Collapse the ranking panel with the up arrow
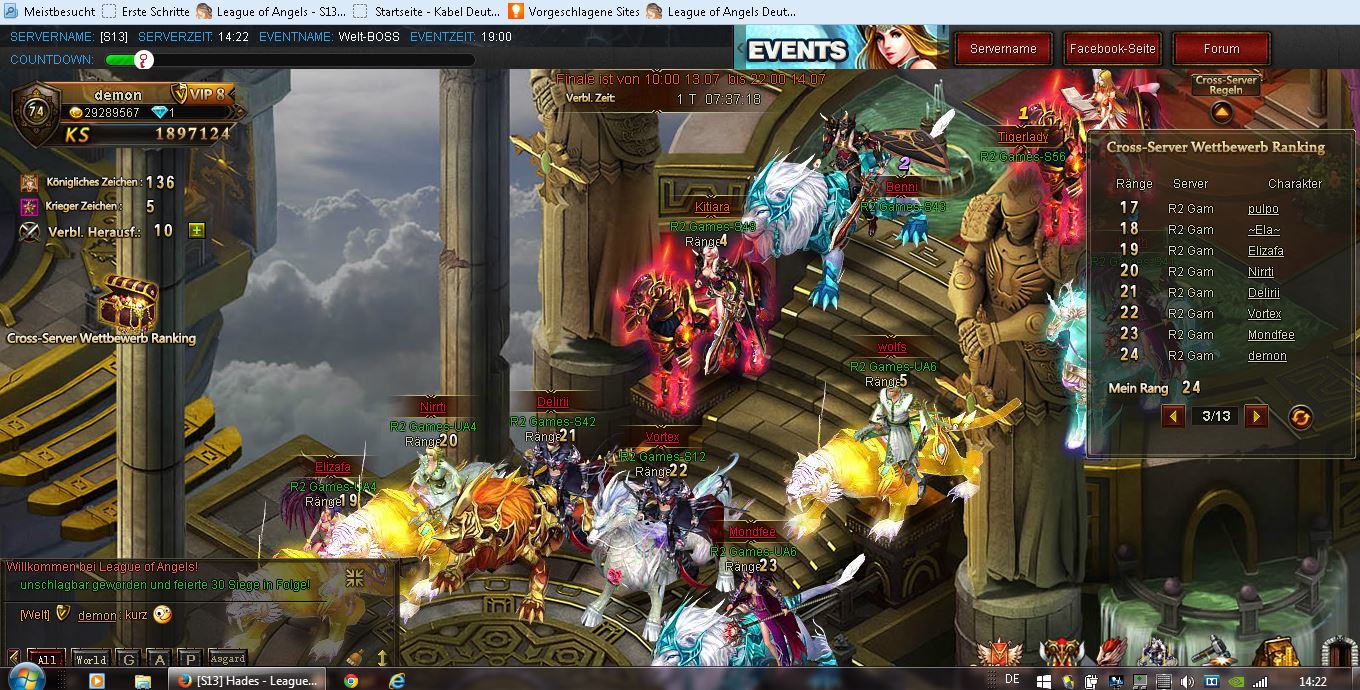The width and height of the screenshot is (1360, 690). click(1220, 113)
